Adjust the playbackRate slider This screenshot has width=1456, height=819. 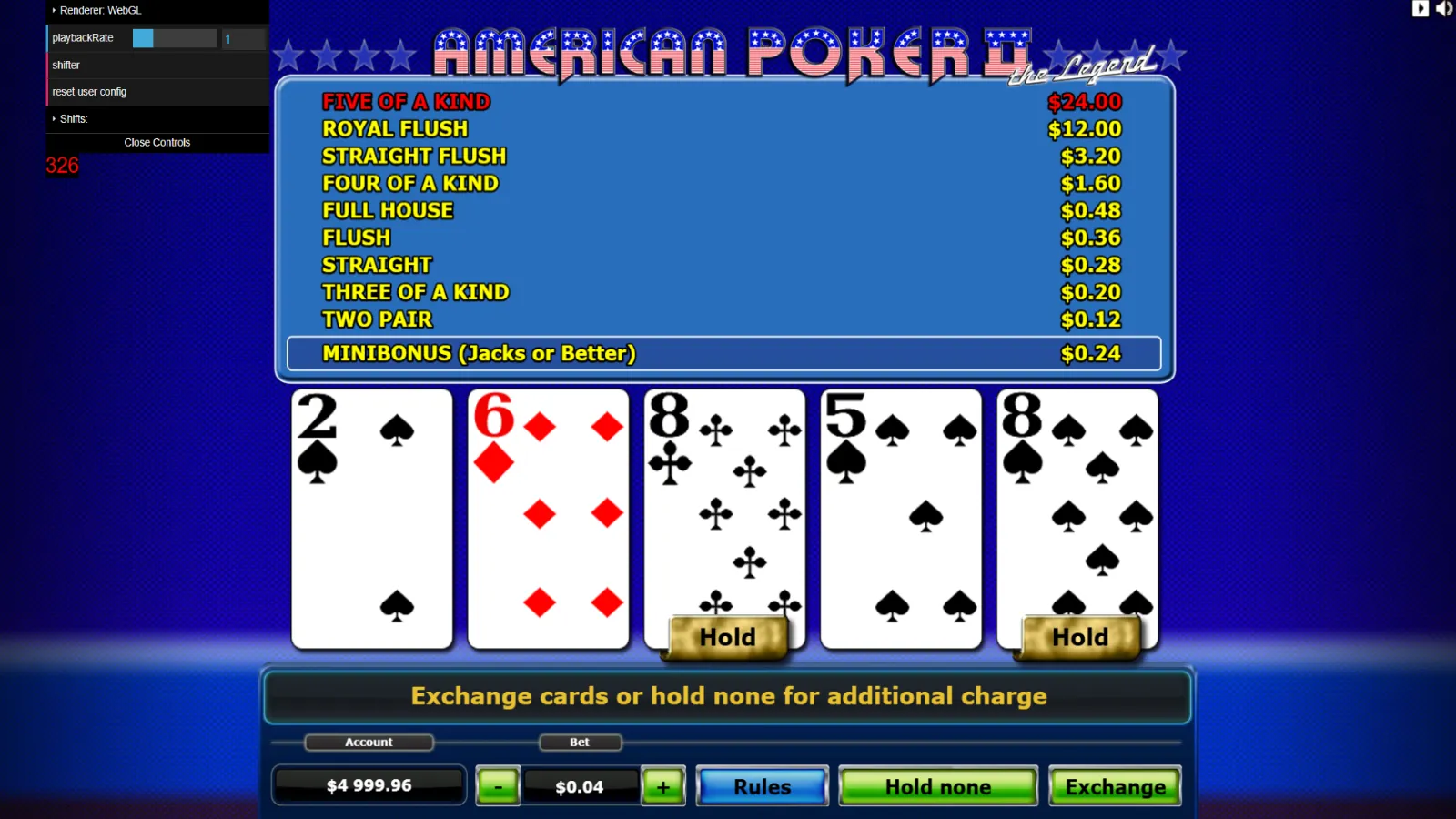173,37
